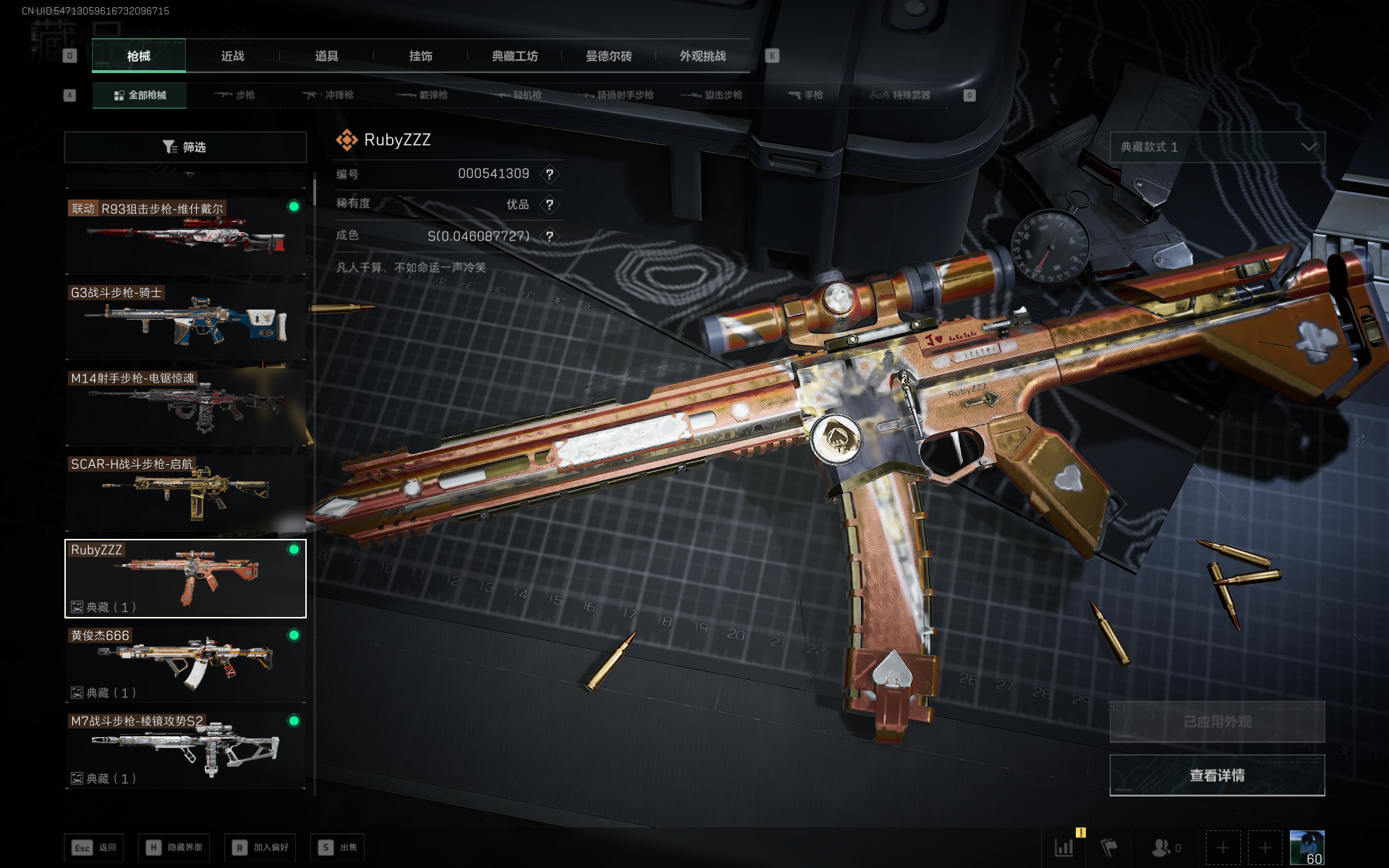This screenshot has height=868, width=1389.
Task: Filter list by 步枪 rifles
Action: click(234, 95)
